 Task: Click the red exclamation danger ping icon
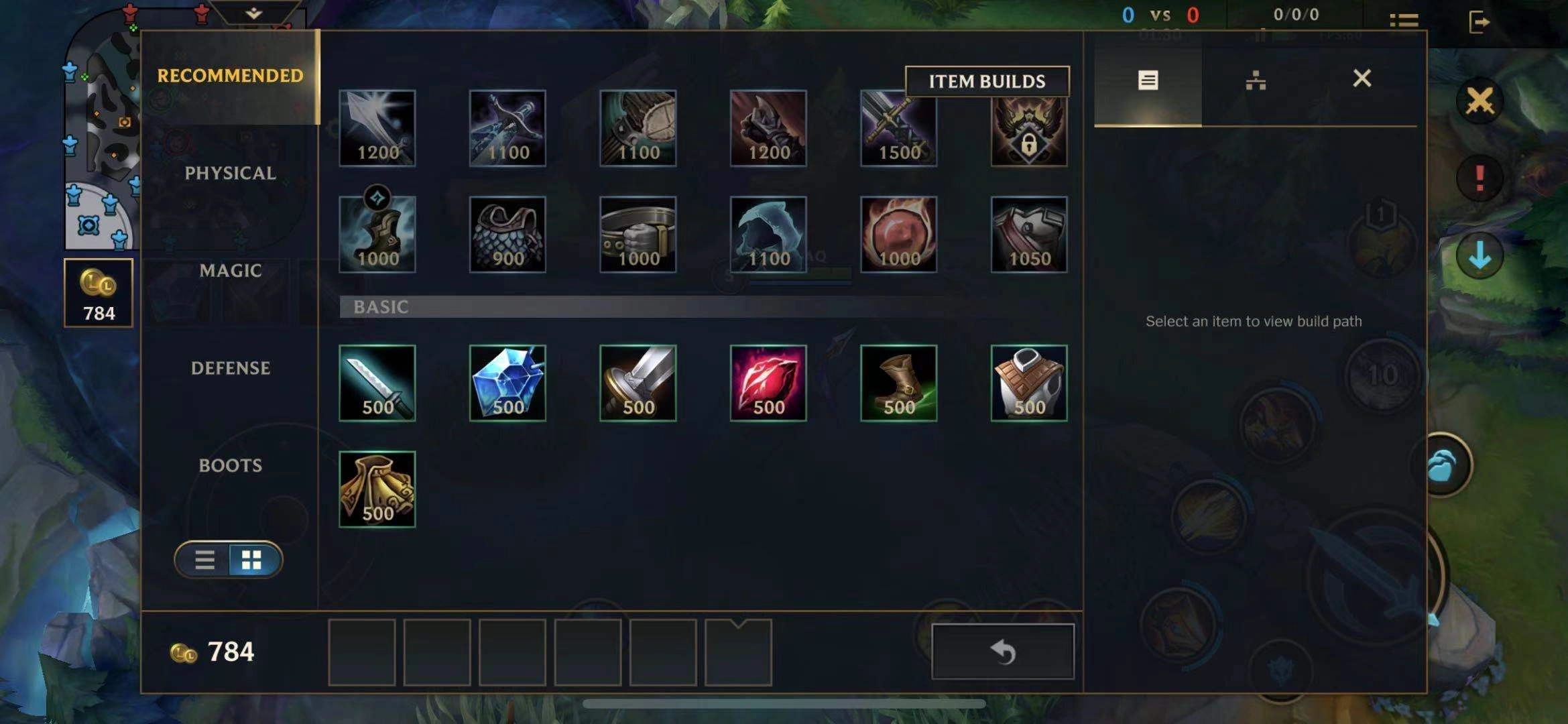coord(1482,178)
